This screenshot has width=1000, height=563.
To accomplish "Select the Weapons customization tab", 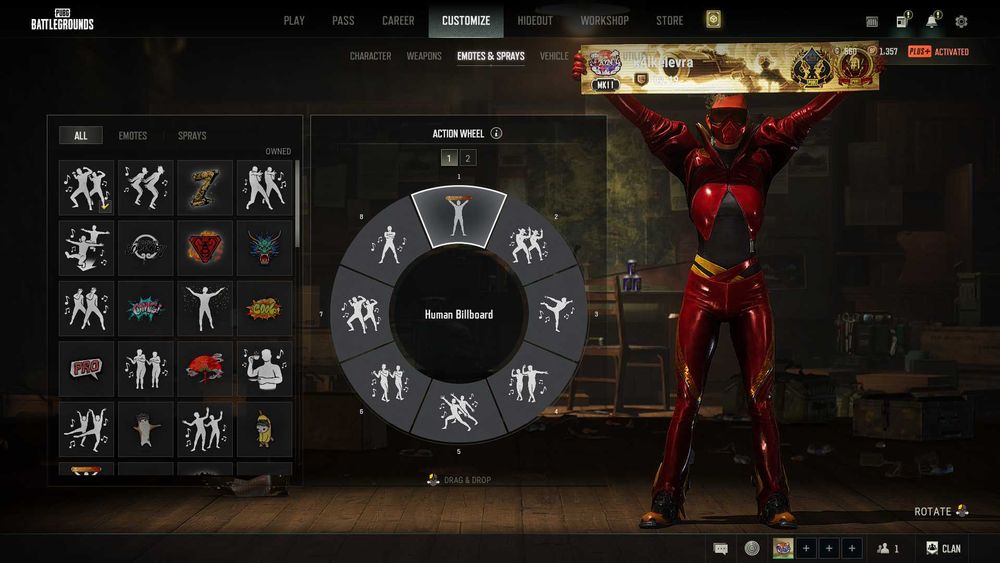I will coord(424,56).
